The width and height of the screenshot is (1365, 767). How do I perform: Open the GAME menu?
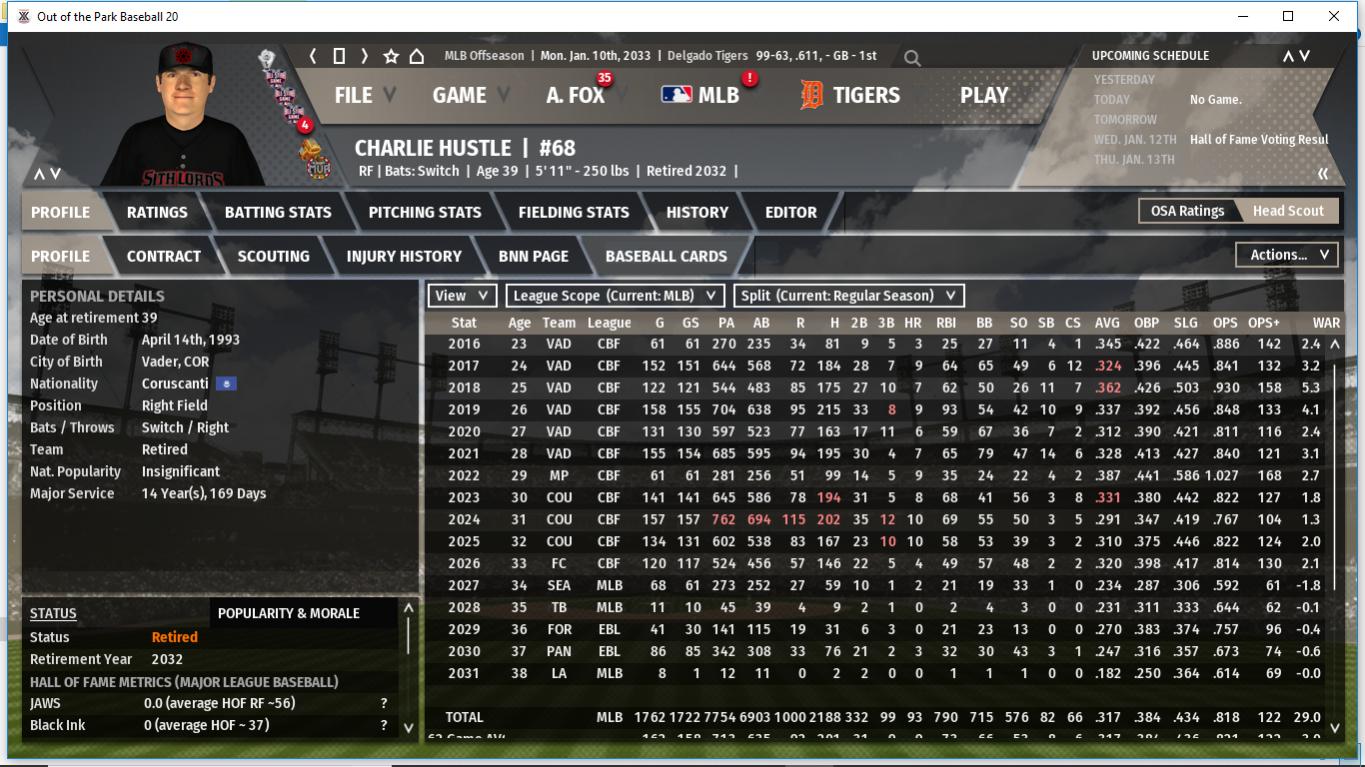pyautogui.click(x=459, y=95)
